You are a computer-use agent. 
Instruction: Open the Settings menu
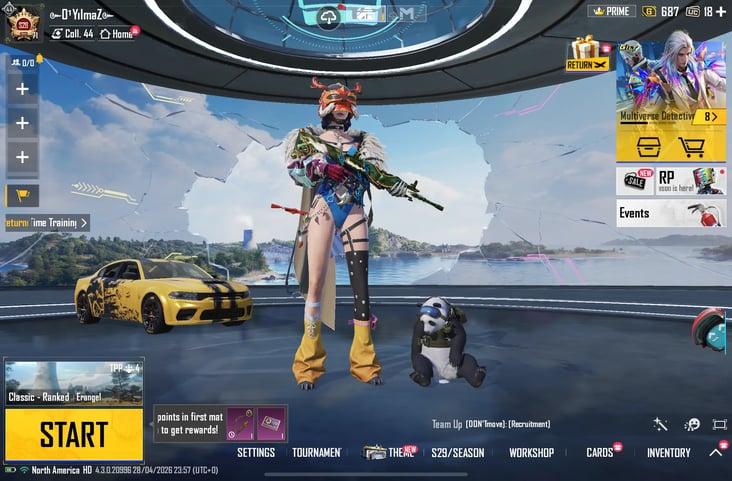(x=256, y=453)
